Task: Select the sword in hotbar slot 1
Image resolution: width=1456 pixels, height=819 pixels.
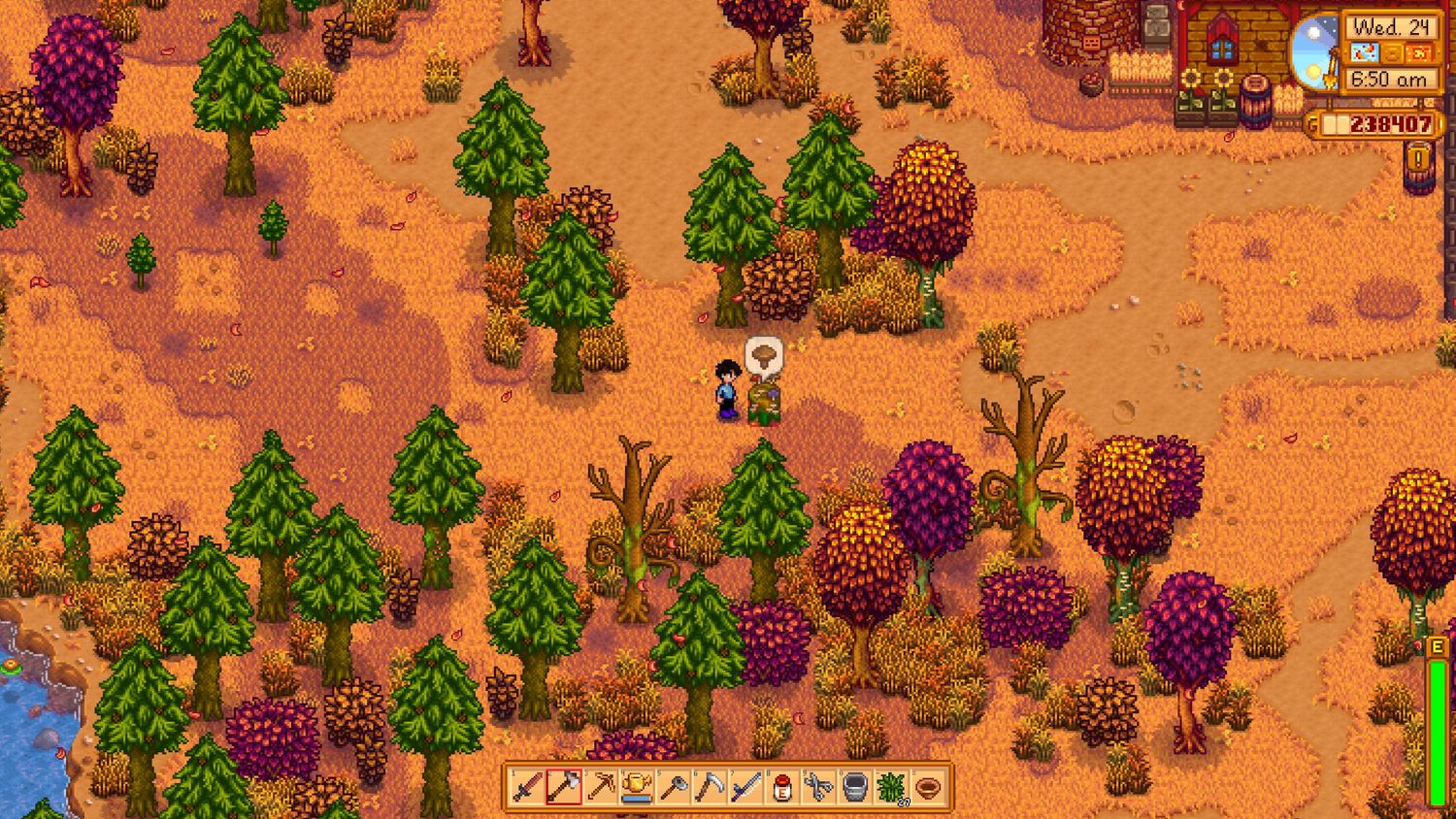Action: (x=527, y=787)
